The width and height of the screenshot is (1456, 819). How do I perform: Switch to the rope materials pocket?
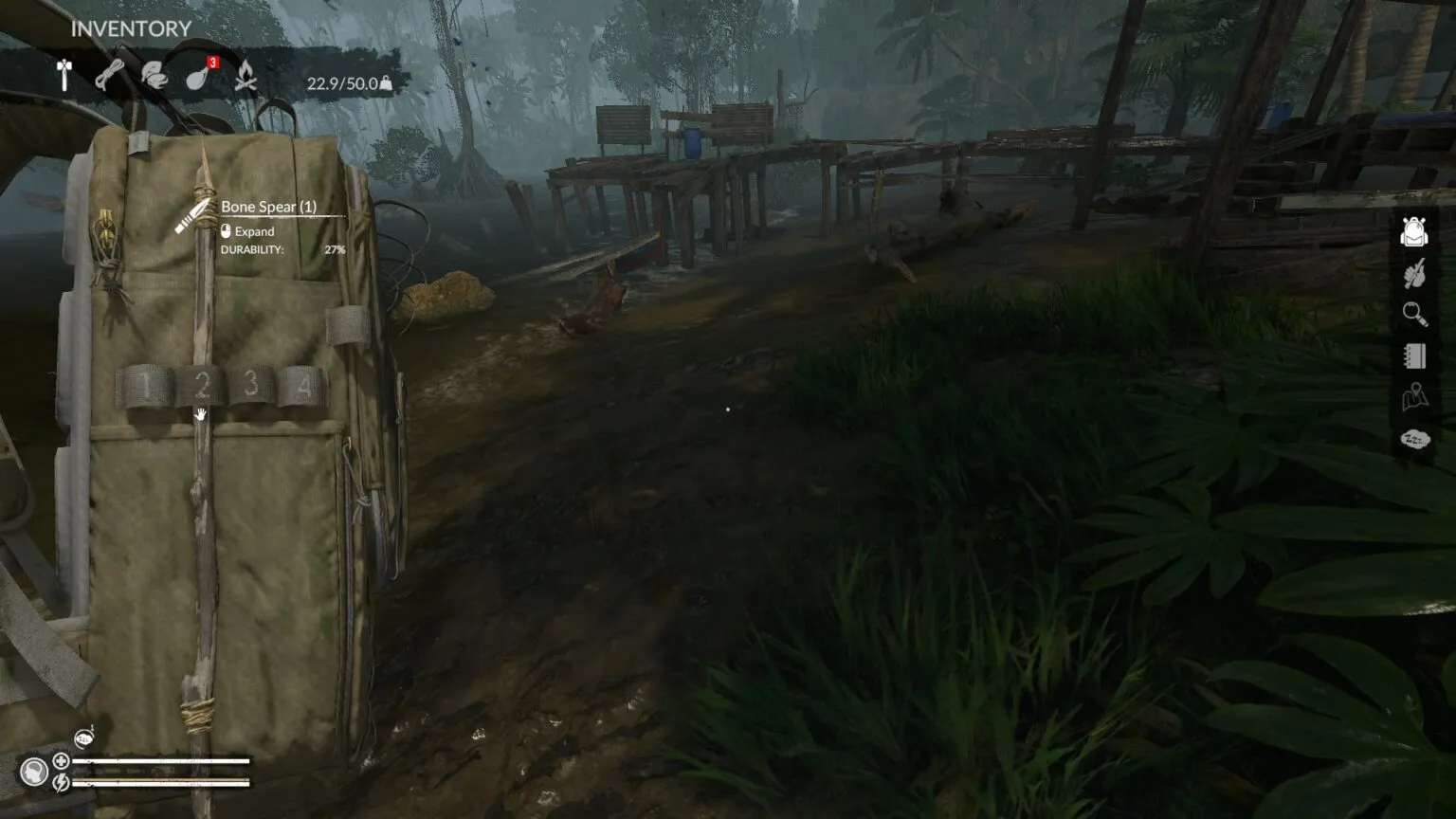click(109, 75)
